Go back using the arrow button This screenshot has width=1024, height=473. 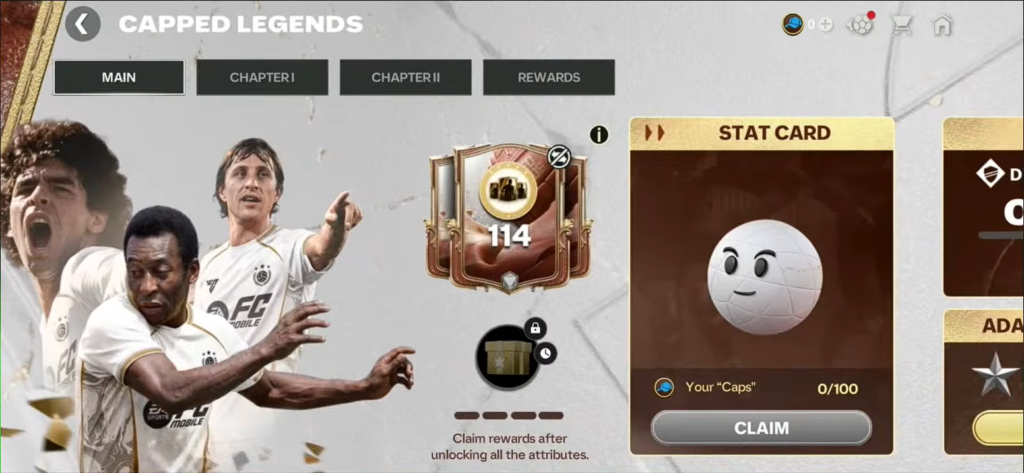[x=83, y=24]
